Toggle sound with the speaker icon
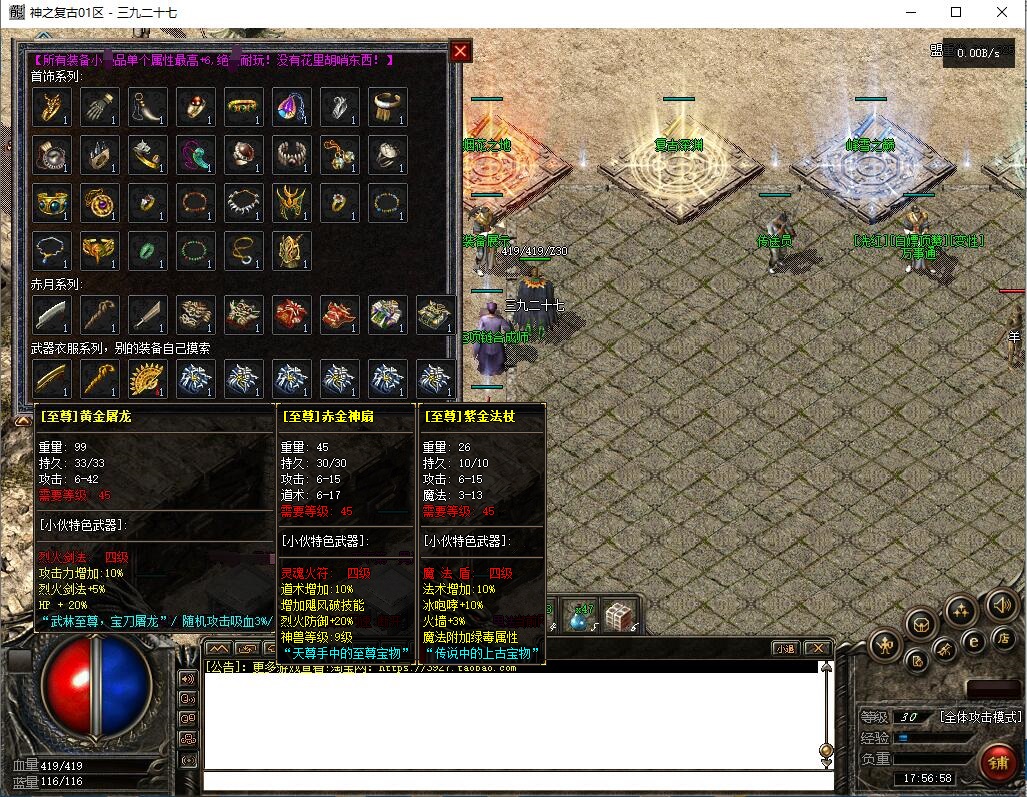Viewport: 1027px width, 797px height. (x=1001, y=604)
